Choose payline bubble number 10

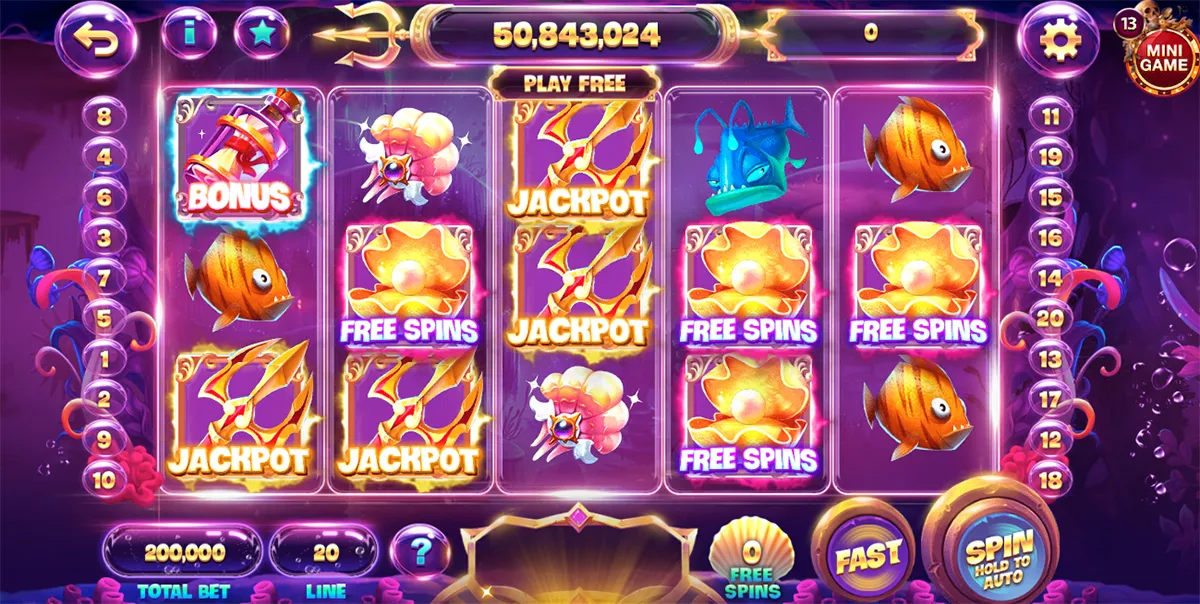pyautogui.click(x=104, y=479)
